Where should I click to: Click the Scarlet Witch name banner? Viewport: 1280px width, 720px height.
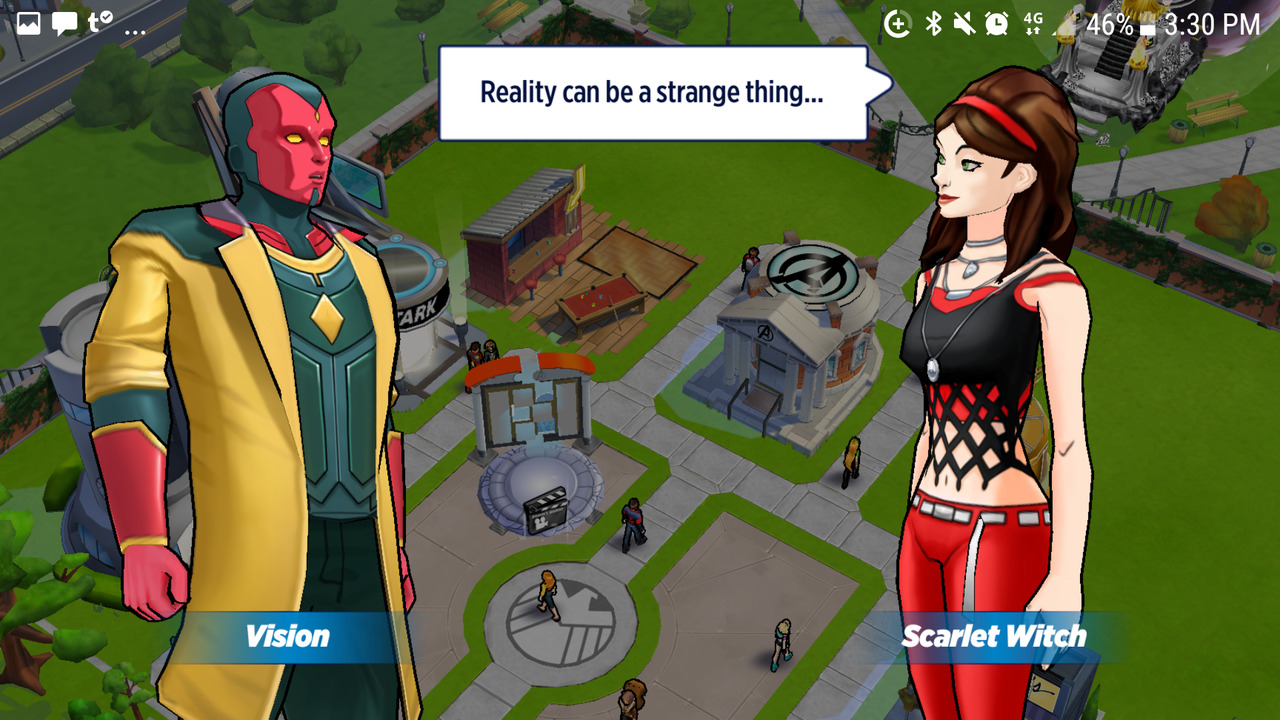pos(993,636)
